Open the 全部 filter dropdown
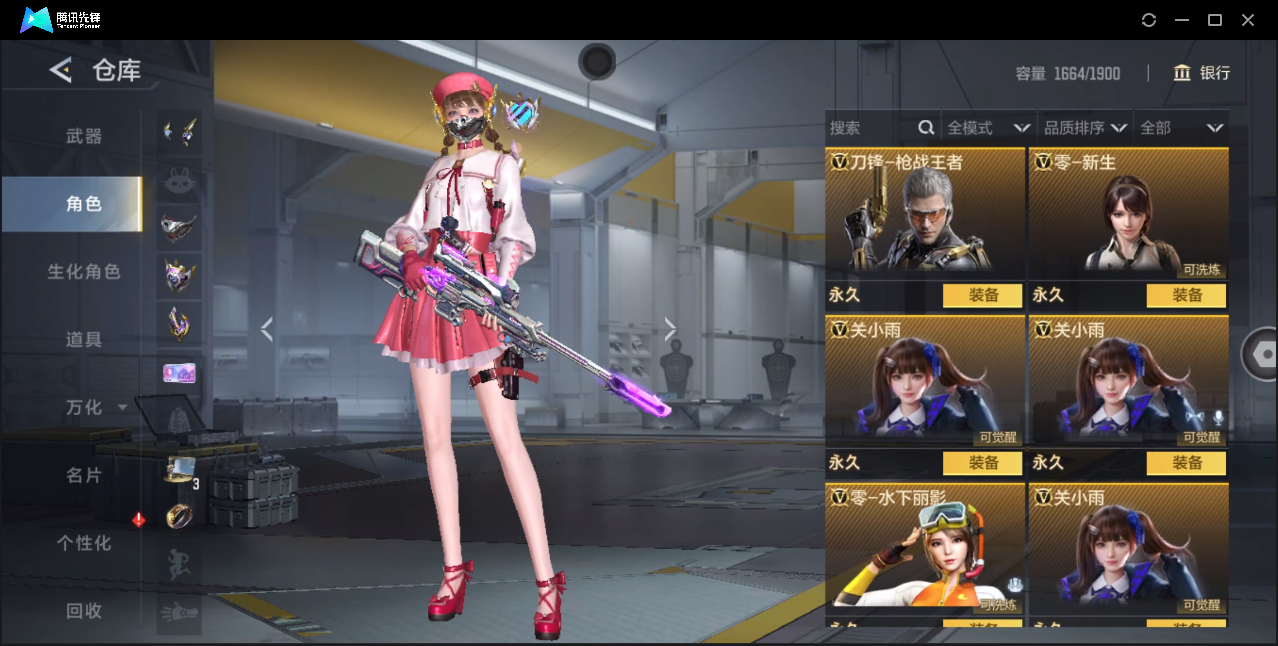 1181,128
